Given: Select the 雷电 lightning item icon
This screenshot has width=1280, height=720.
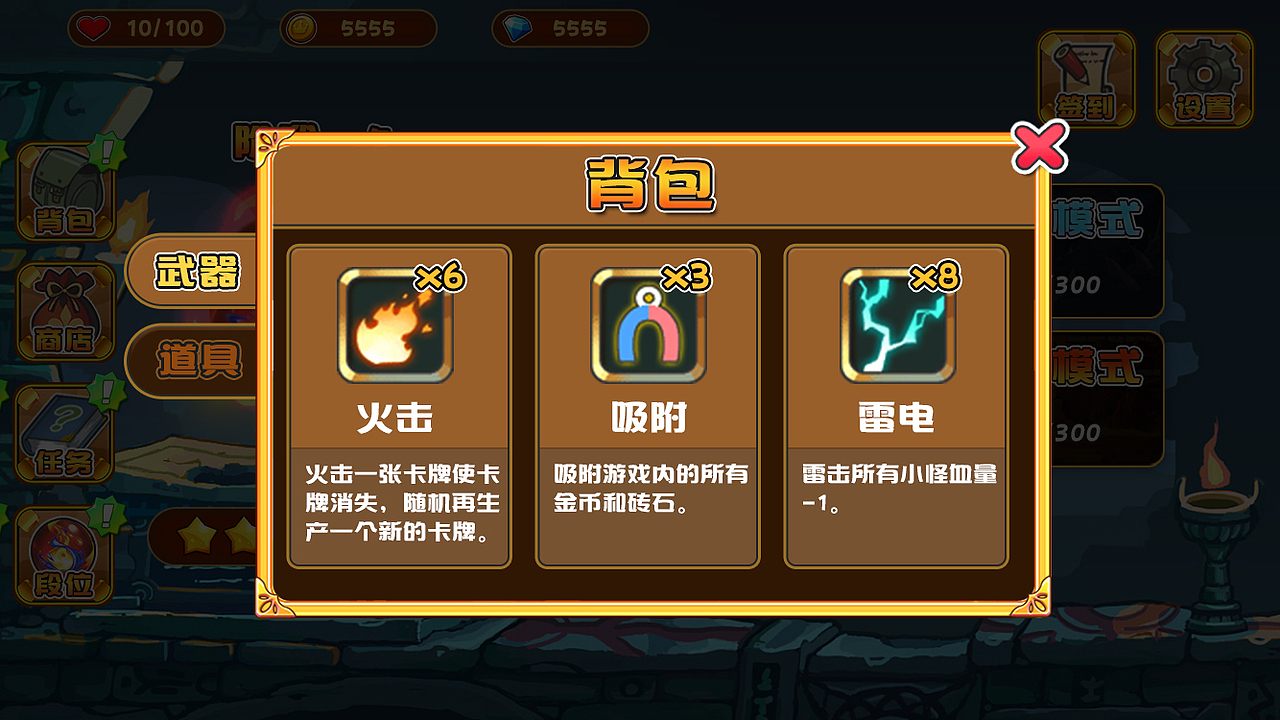Looking at the screenshot, I should coord(896,325).
